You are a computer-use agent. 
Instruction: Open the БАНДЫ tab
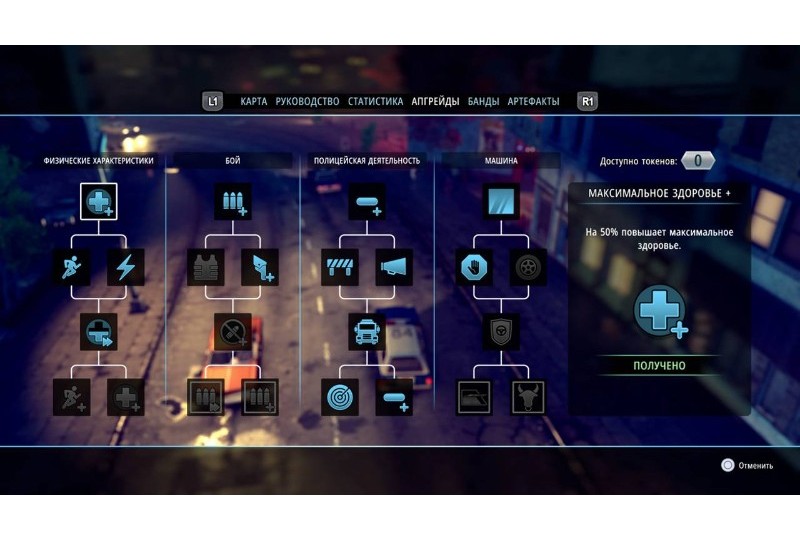(x=483, y=101)
